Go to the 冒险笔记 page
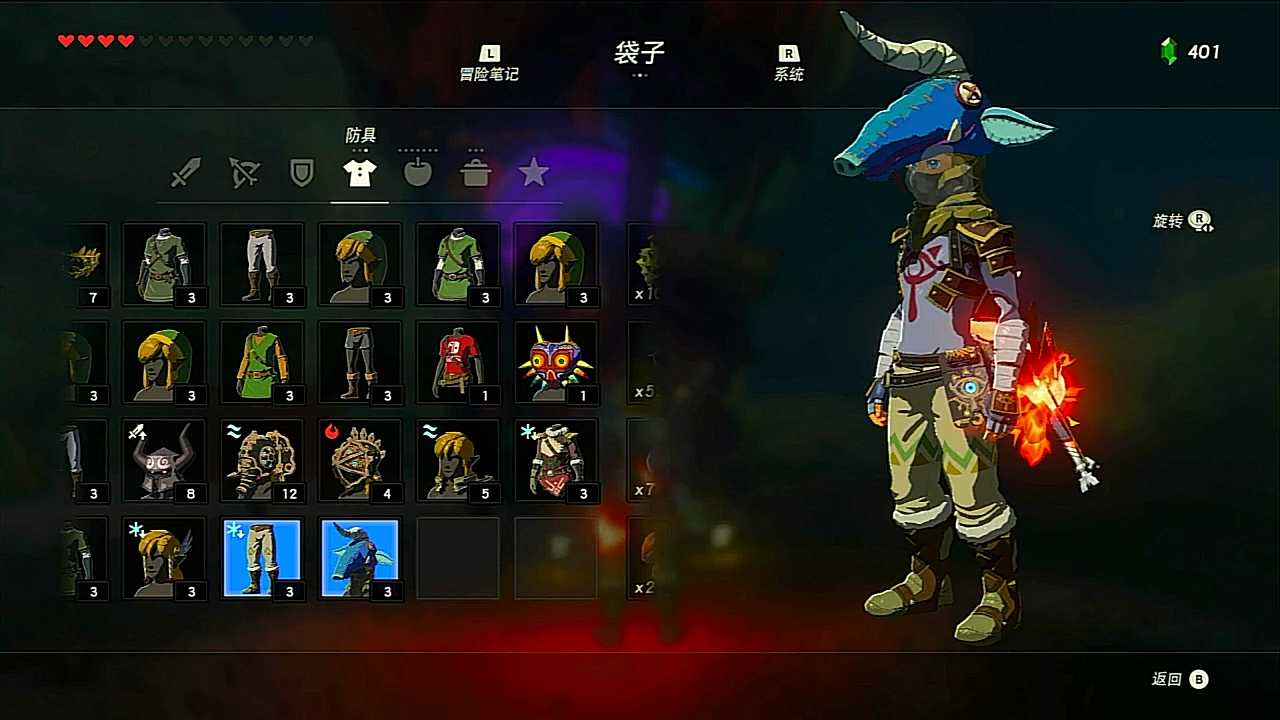1280x720 pixels. 489,64
